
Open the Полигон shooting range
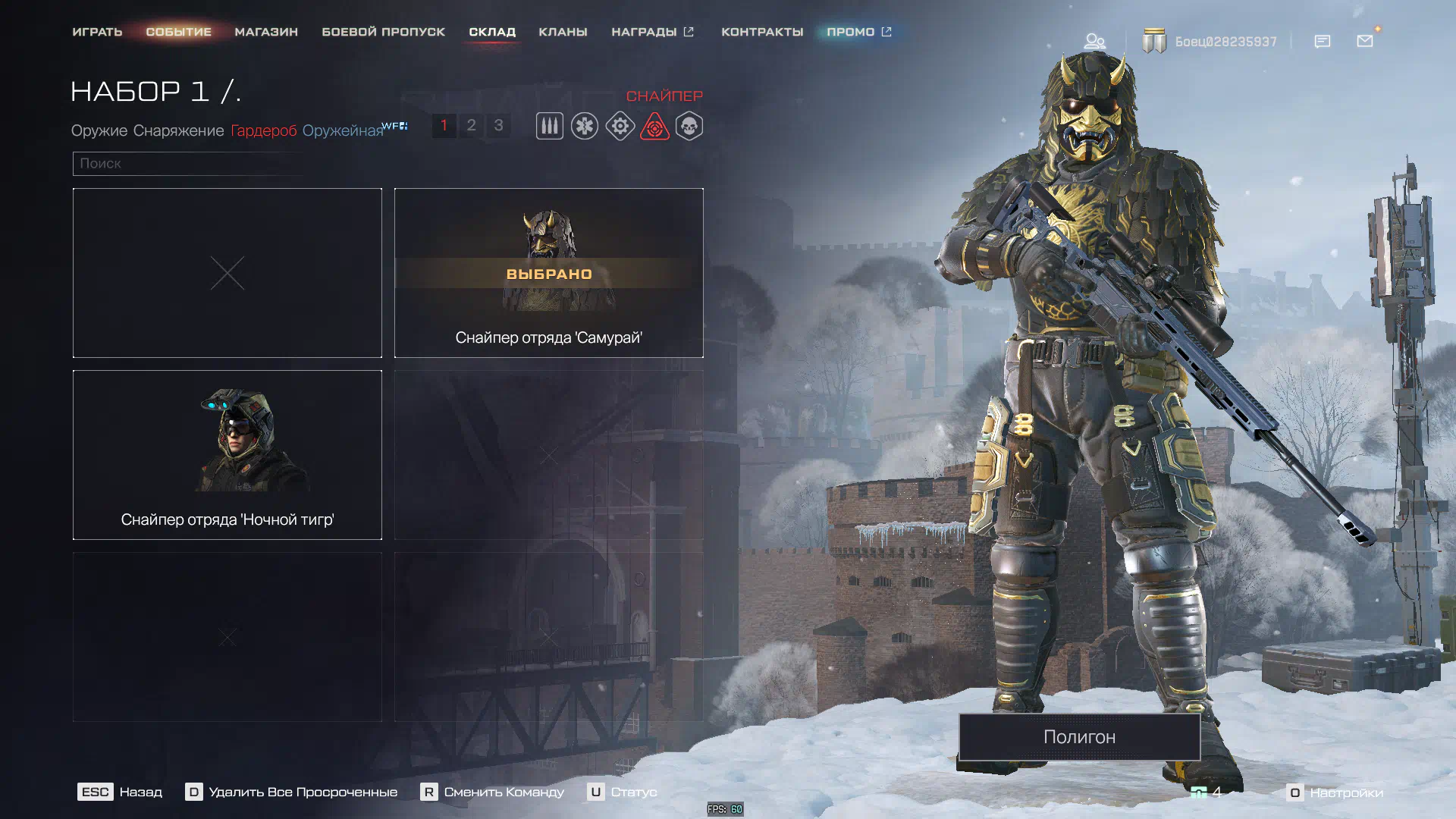click(x=1079, y=736)
